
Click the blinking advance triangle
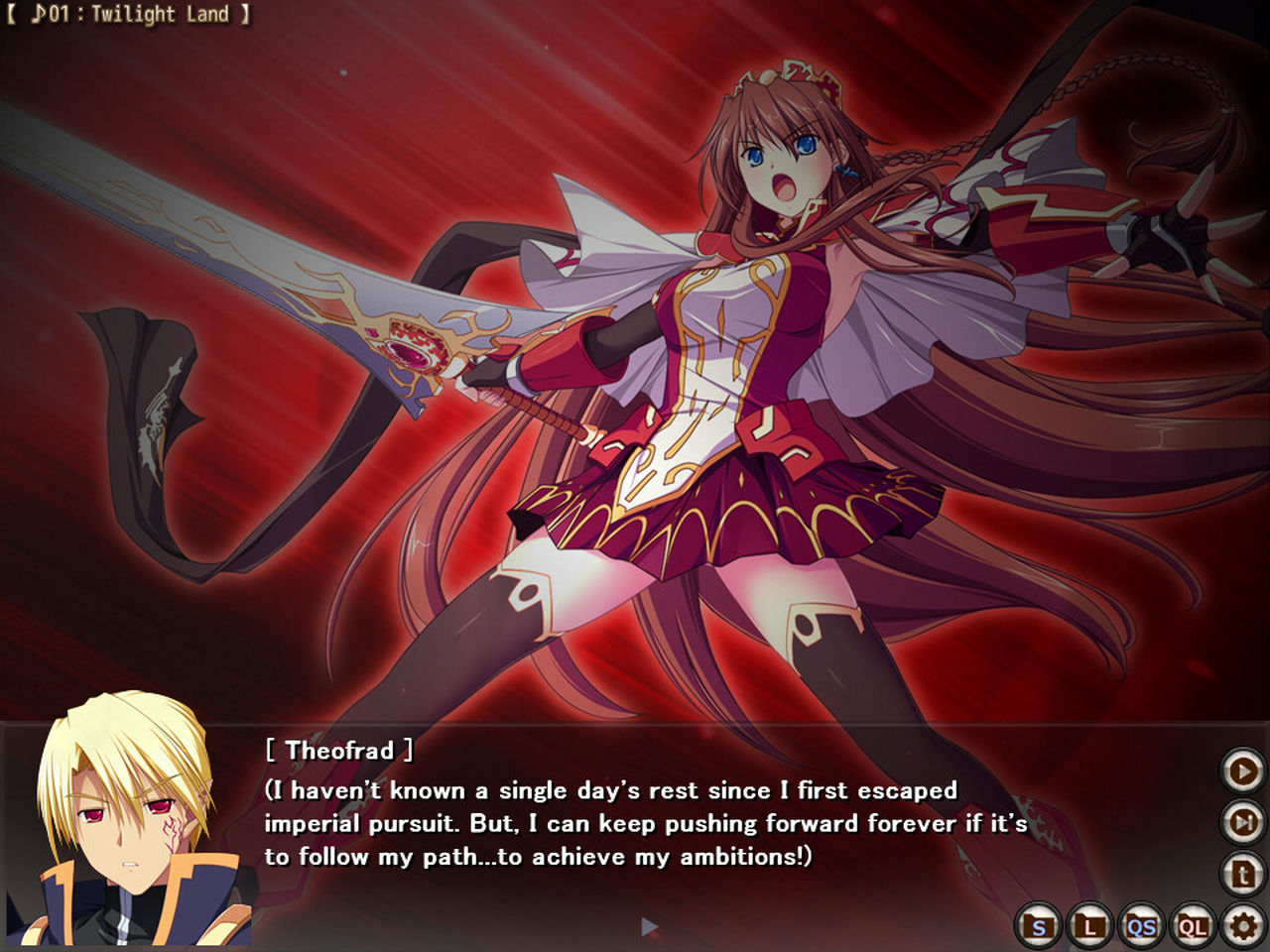pos(648,924)
